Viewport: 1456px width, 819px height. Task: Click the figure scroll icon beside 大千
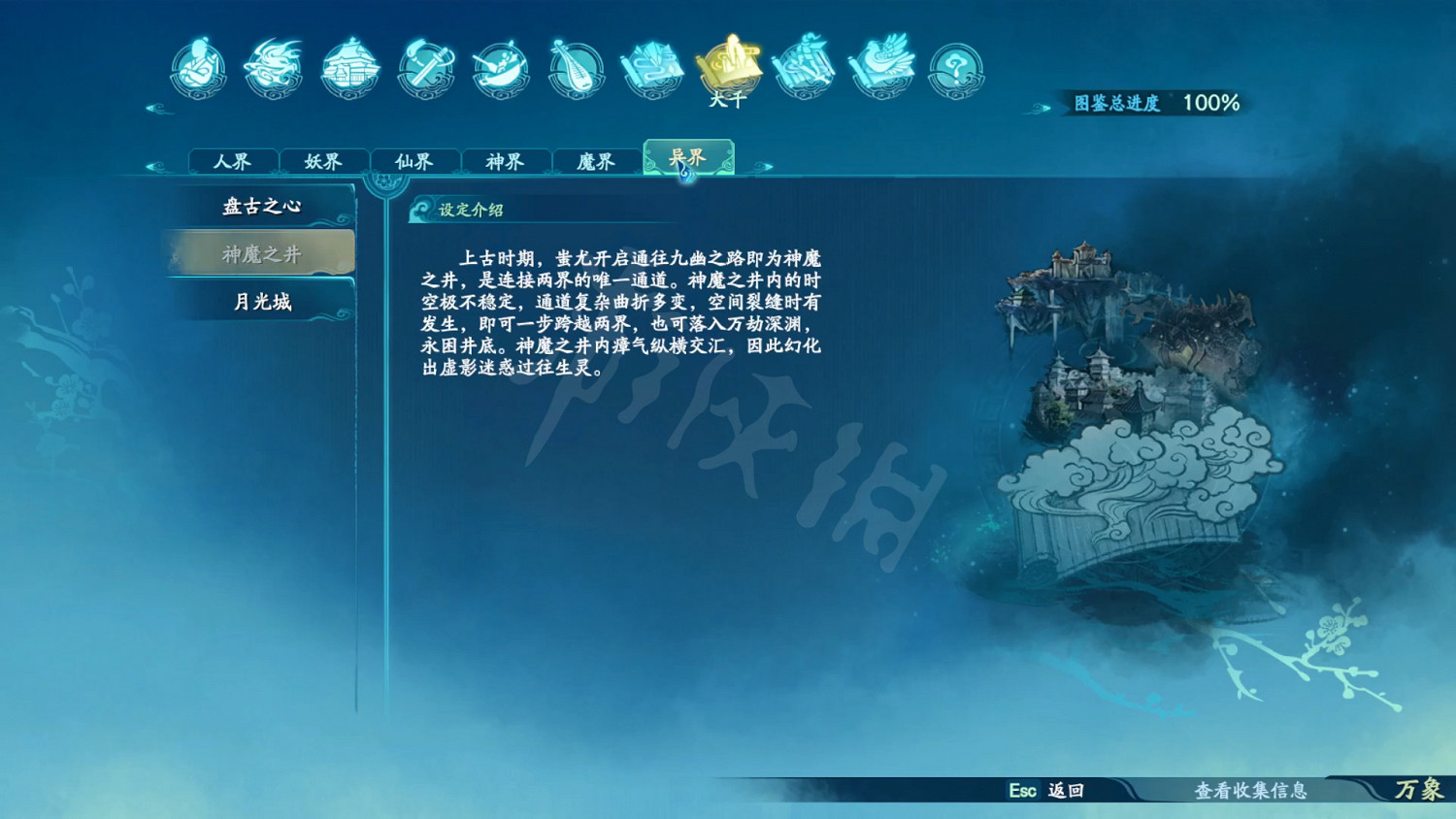[804, 66]
